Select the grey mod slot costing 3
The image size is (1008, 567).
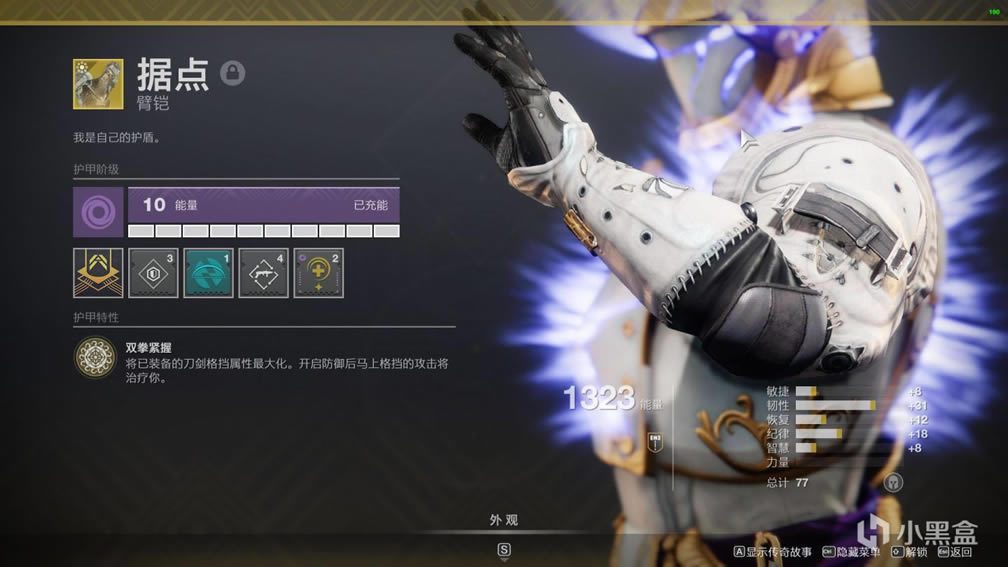click(153, 273)
